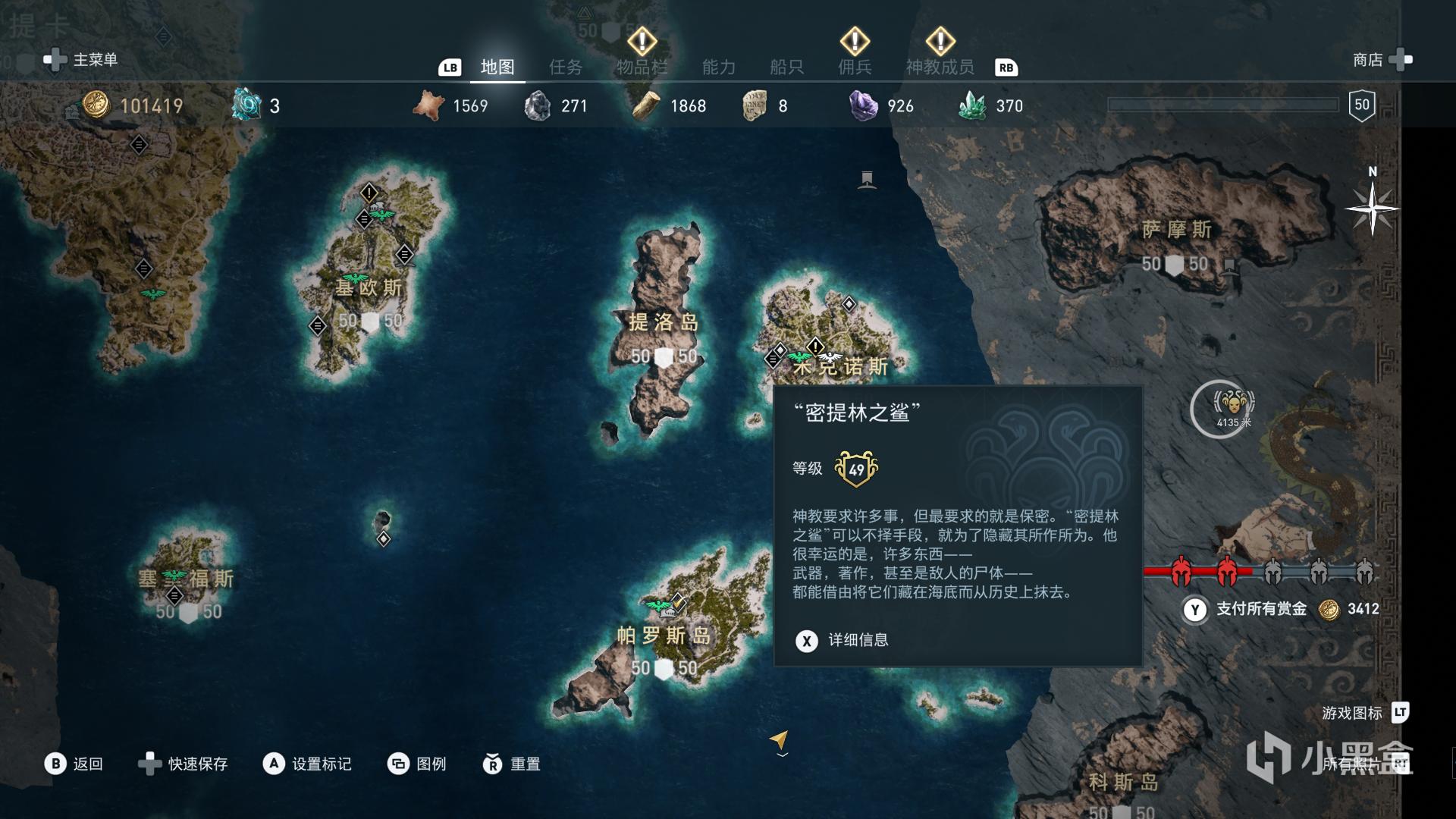Select the 地图 map tab
The image size is (1456, 819).
tap(497, 67)
